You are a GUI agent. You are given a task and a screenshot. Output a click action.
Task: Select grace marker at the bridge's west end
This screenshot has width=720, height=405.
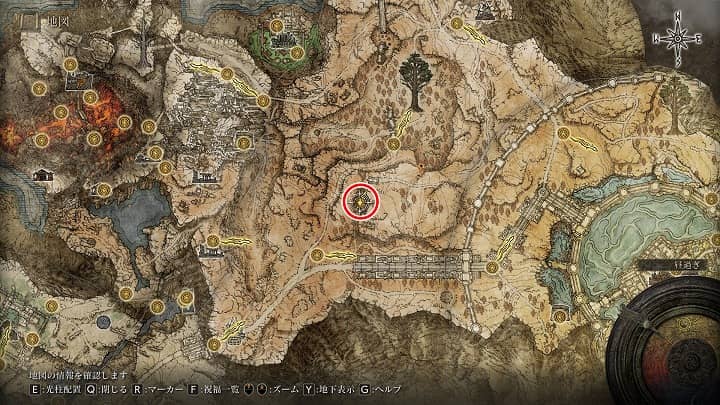coord(317,256)
